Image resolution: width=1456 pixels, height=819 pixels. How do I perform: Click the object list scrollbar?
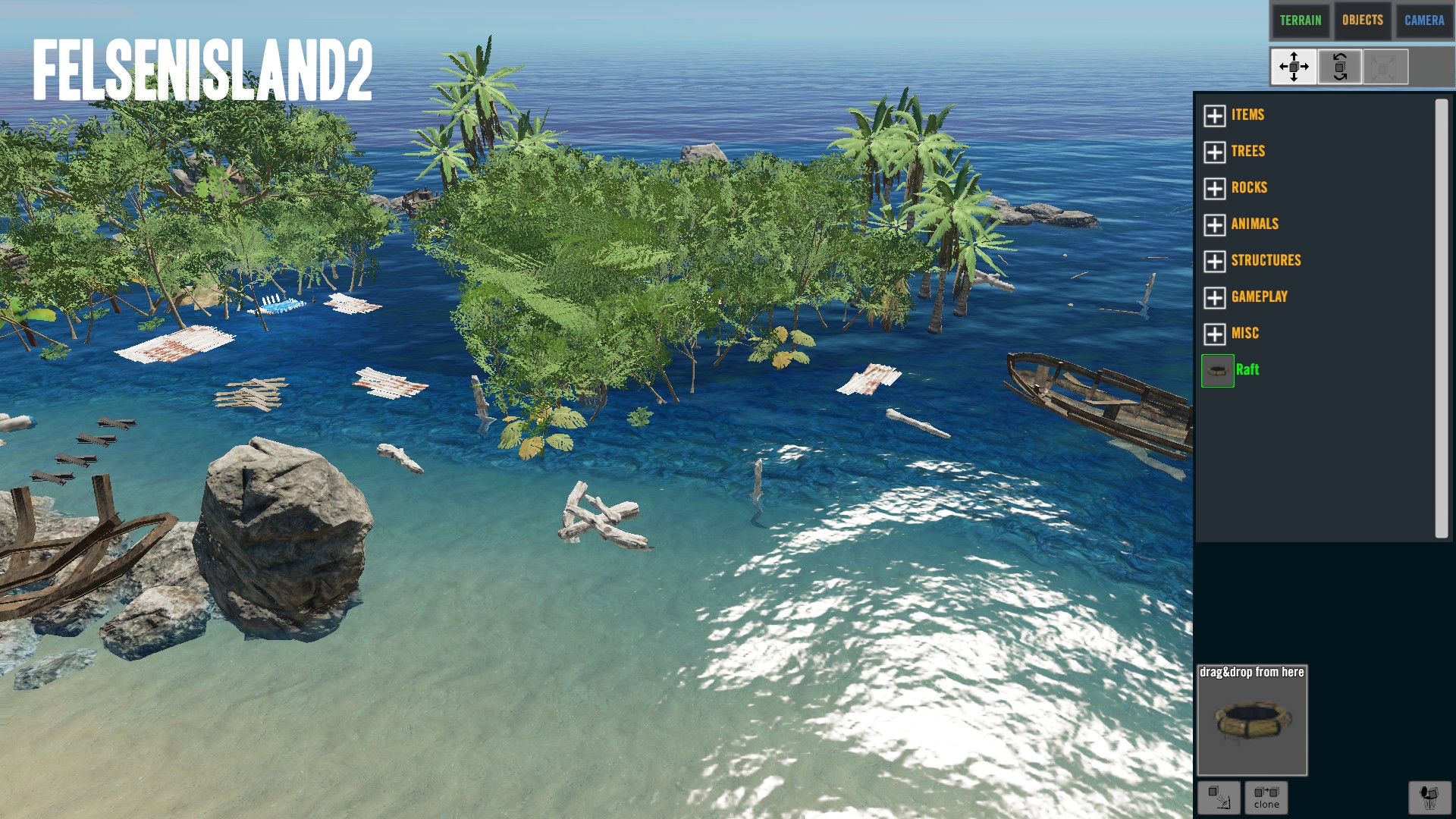coord(1441,318)
